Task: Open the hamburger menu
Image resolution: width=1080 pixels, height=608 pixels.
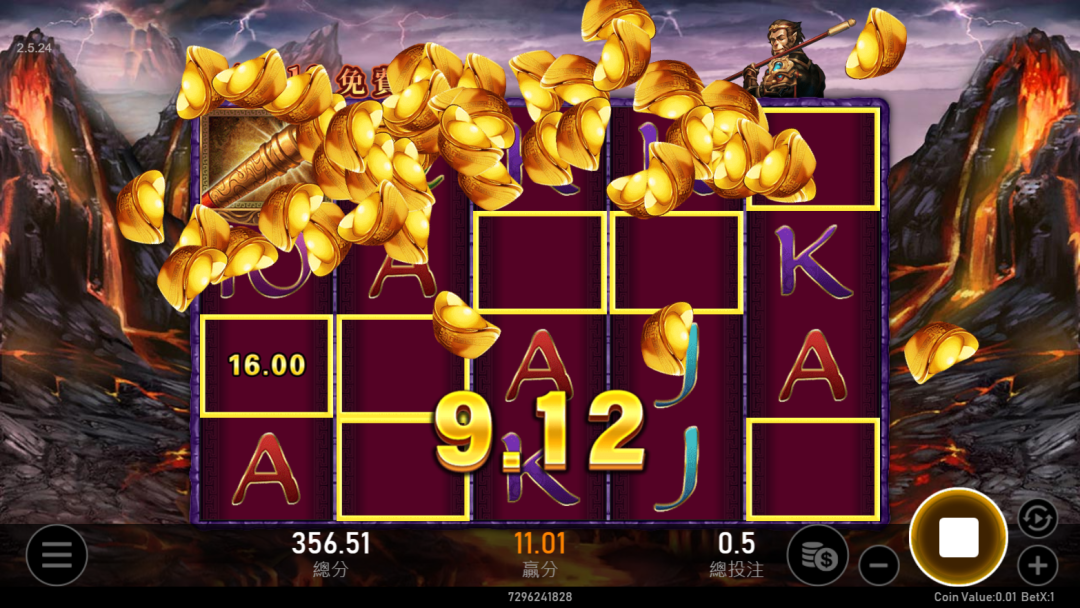Action: tap(56, 555)
